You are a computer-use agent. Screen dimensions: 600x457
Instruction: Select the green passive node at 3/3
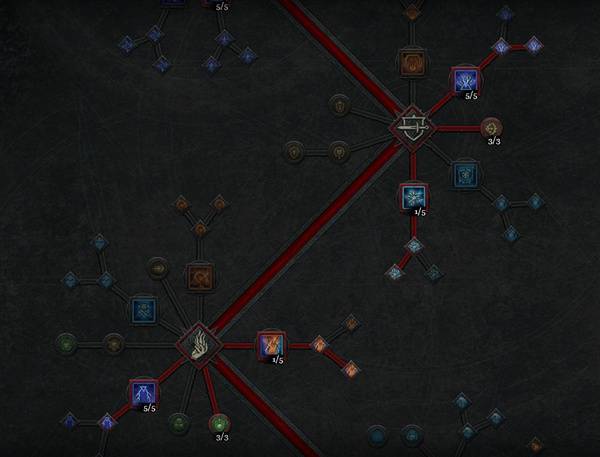coord(220,423)
